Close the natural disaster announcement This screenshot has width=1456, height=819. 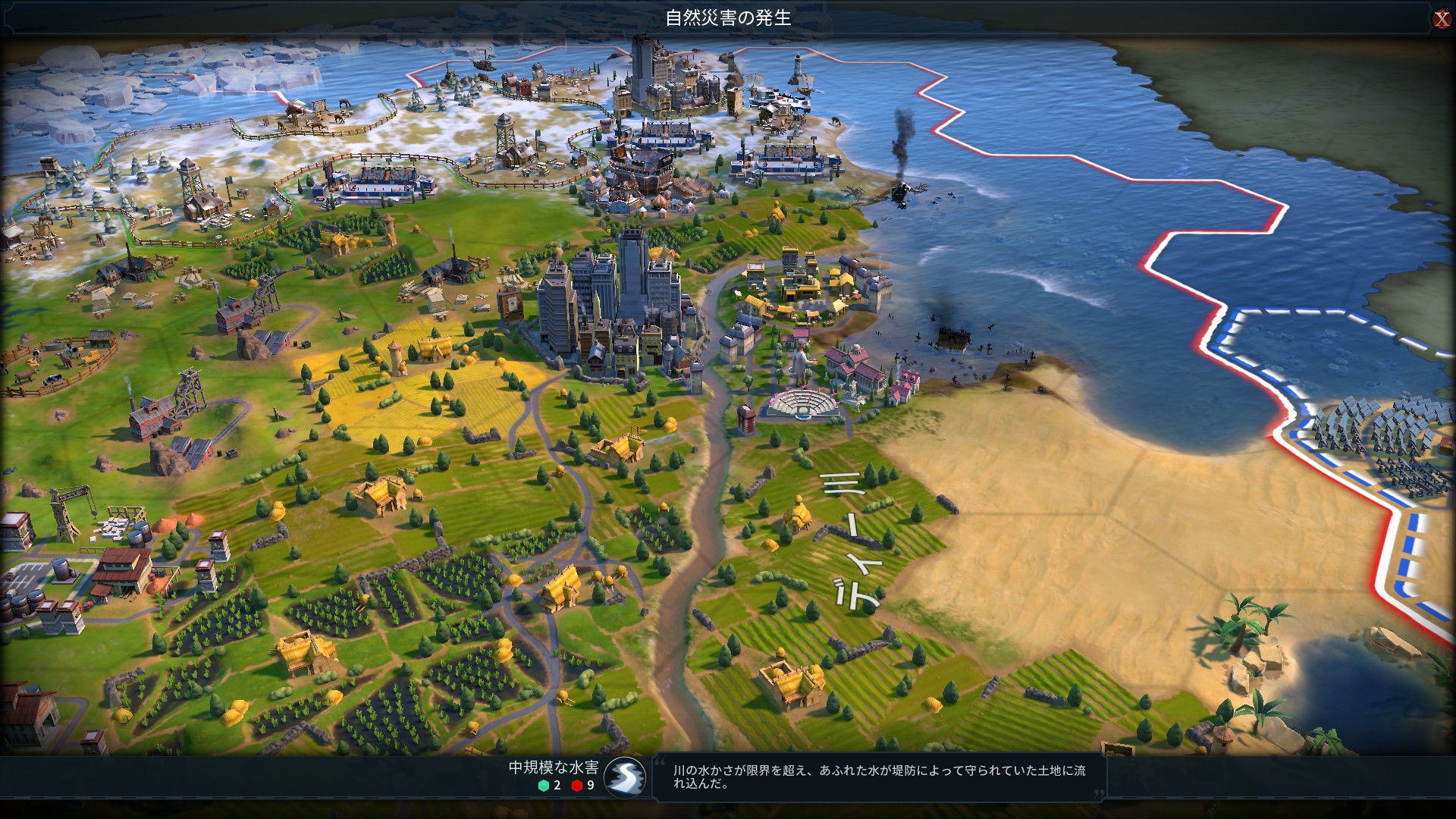tap(1441, 19)
